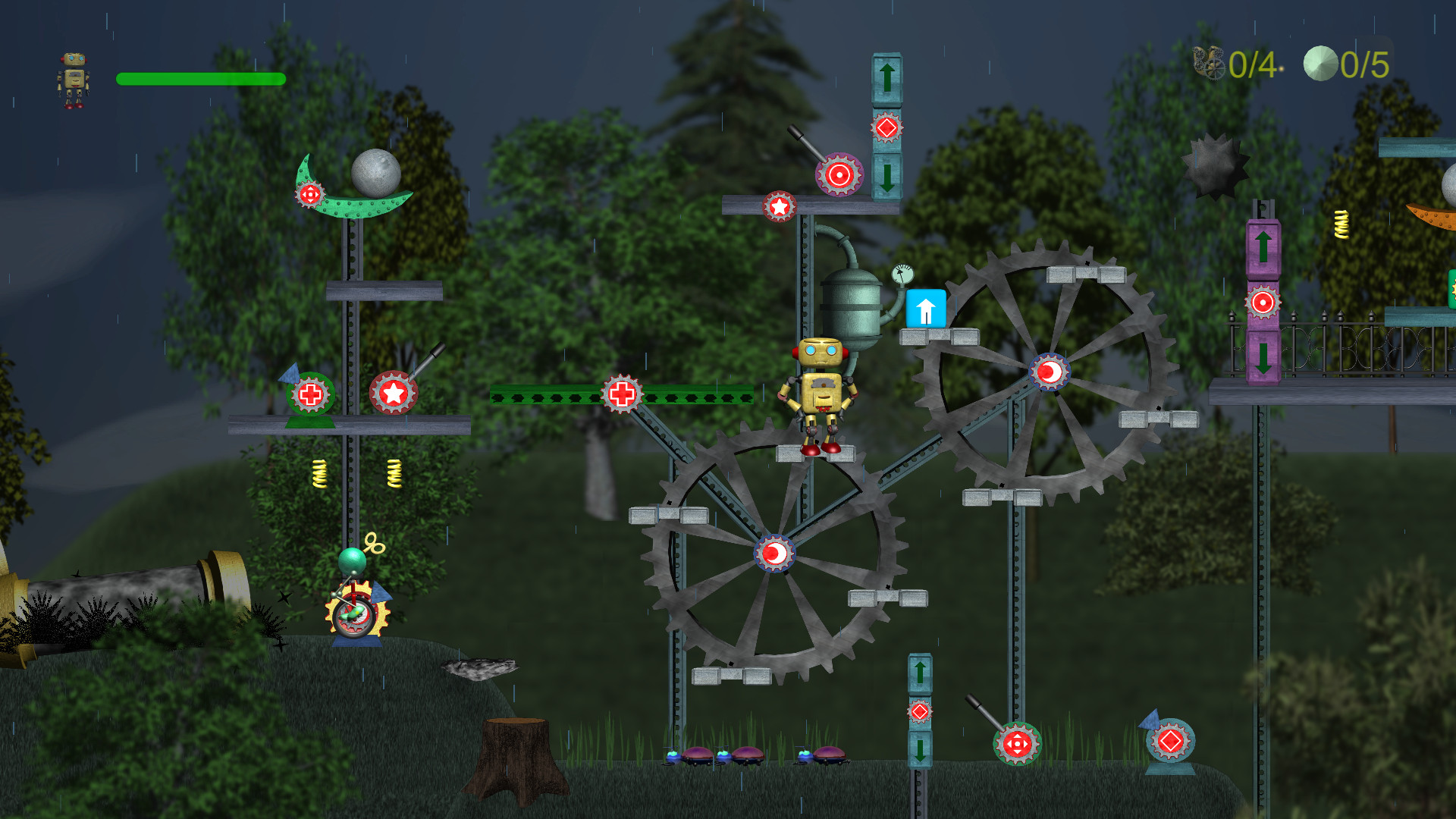Click the red cross health wheel on green beam
Screen dimensions: 1456x819
(x=623, y=394)
